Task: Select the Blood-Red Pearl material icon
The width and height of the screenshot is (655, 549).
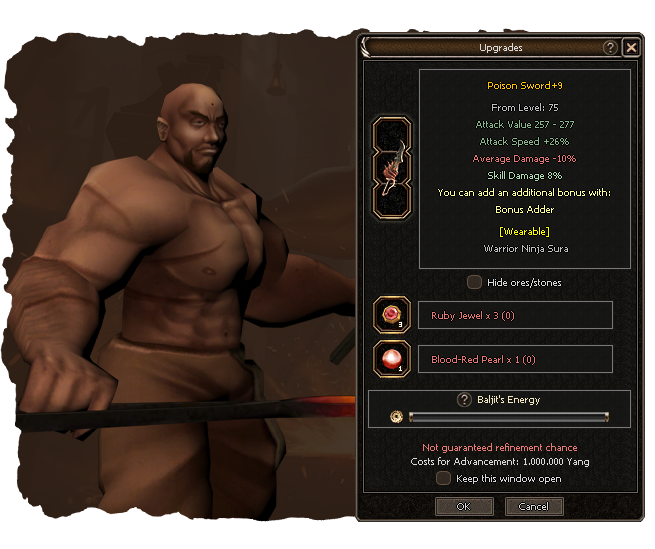Action: pos(391,359)
